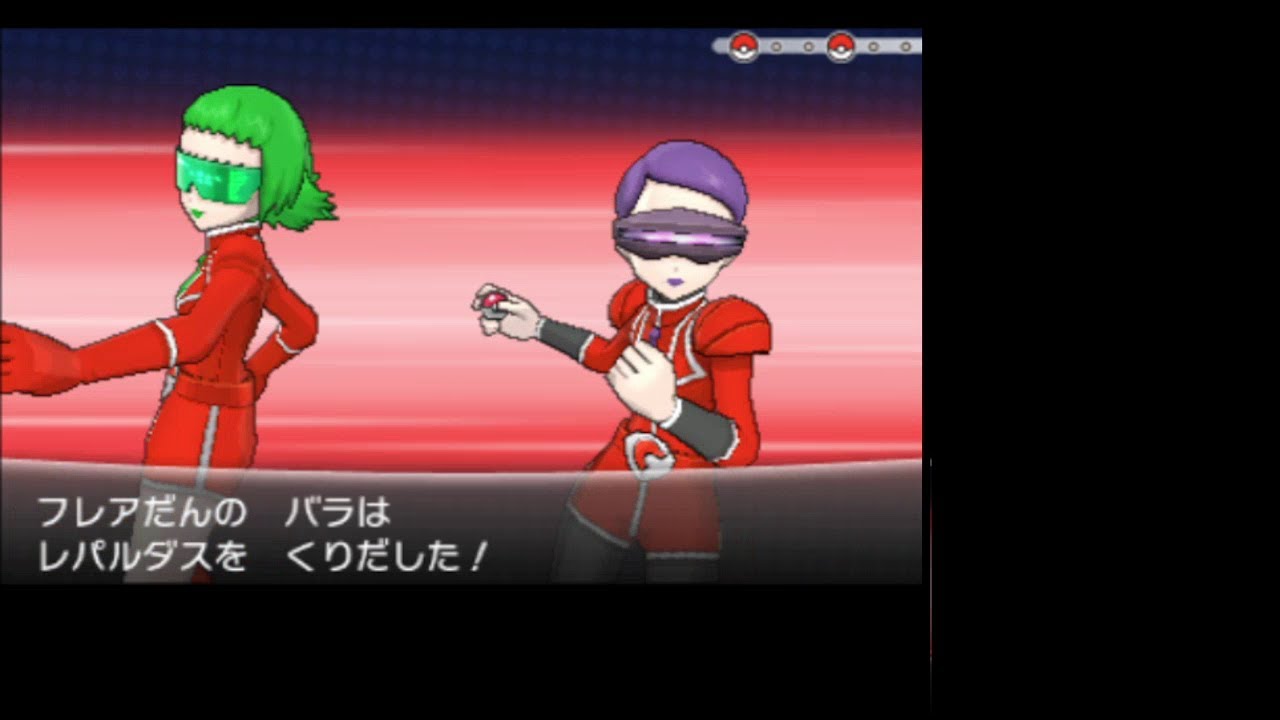Click the last empty slot on party tracker
The width and height of the screenshot is (1280, 720).
click(x=905, y=45)
